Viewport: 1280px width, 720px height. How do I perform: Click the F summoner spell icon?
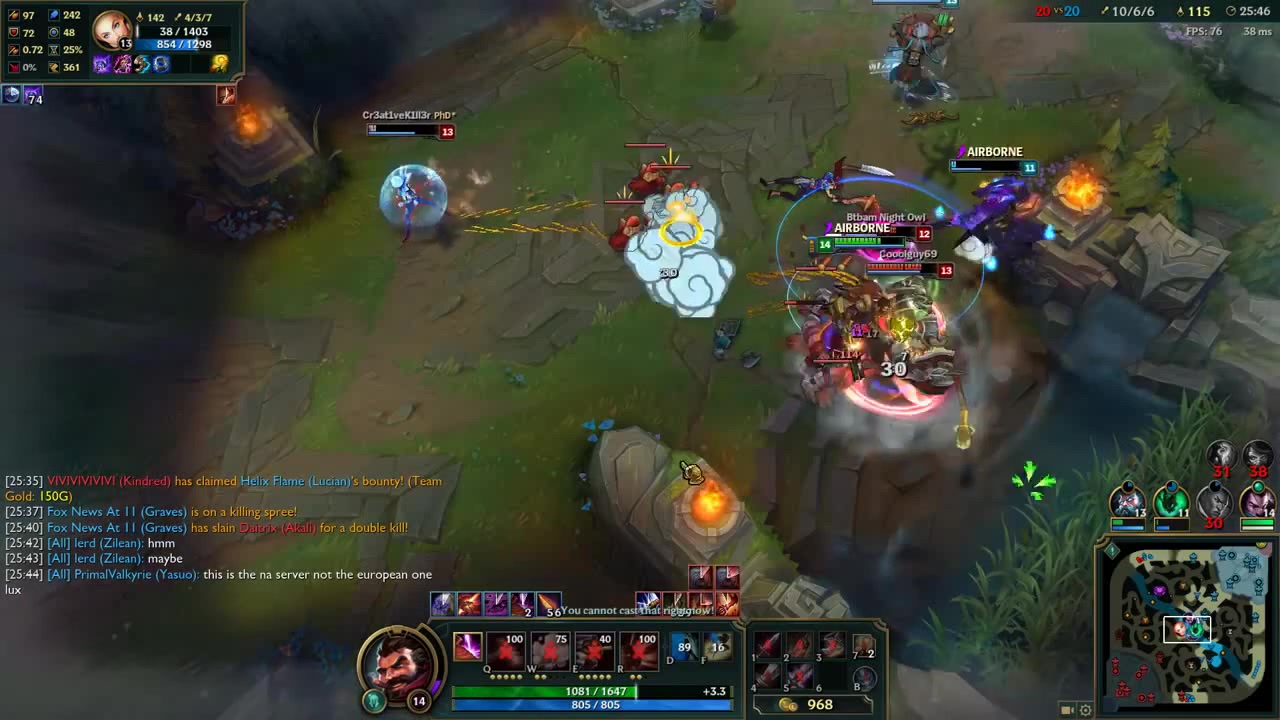[719, 645]
